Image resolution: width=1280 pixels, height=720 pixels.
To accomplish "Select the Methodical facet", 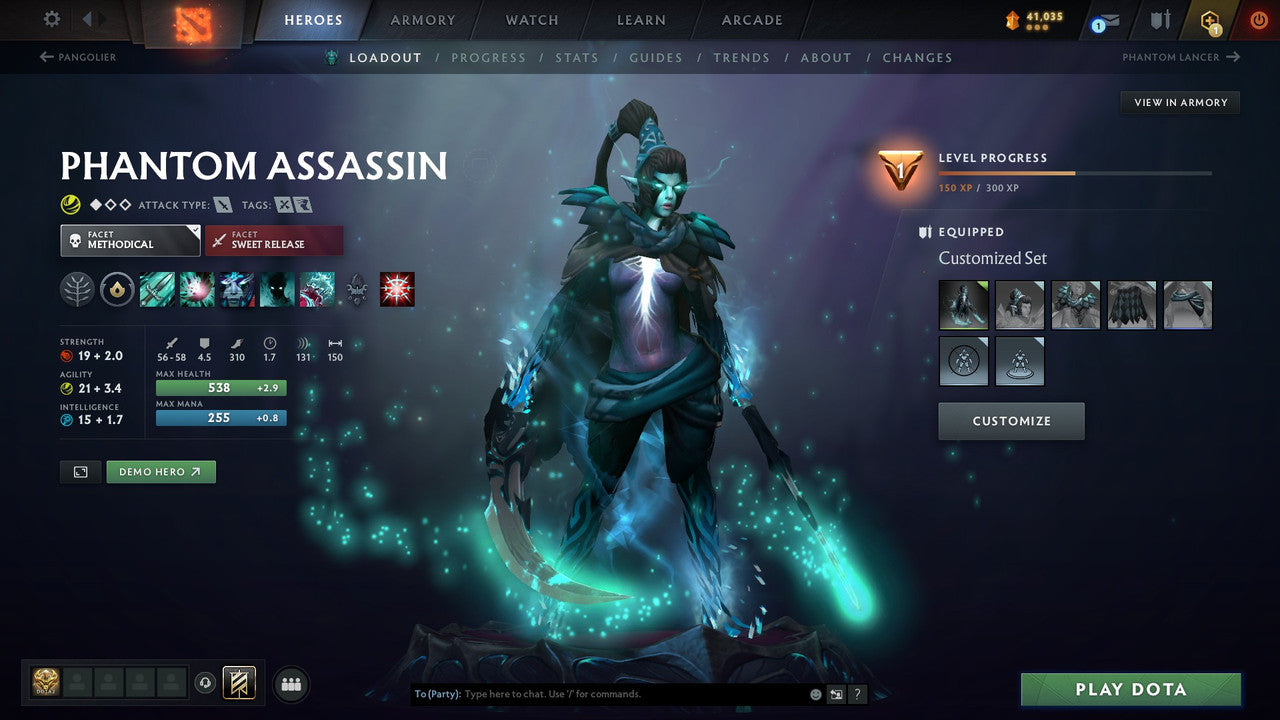I will pyautogui.click(x=130, y=240).
